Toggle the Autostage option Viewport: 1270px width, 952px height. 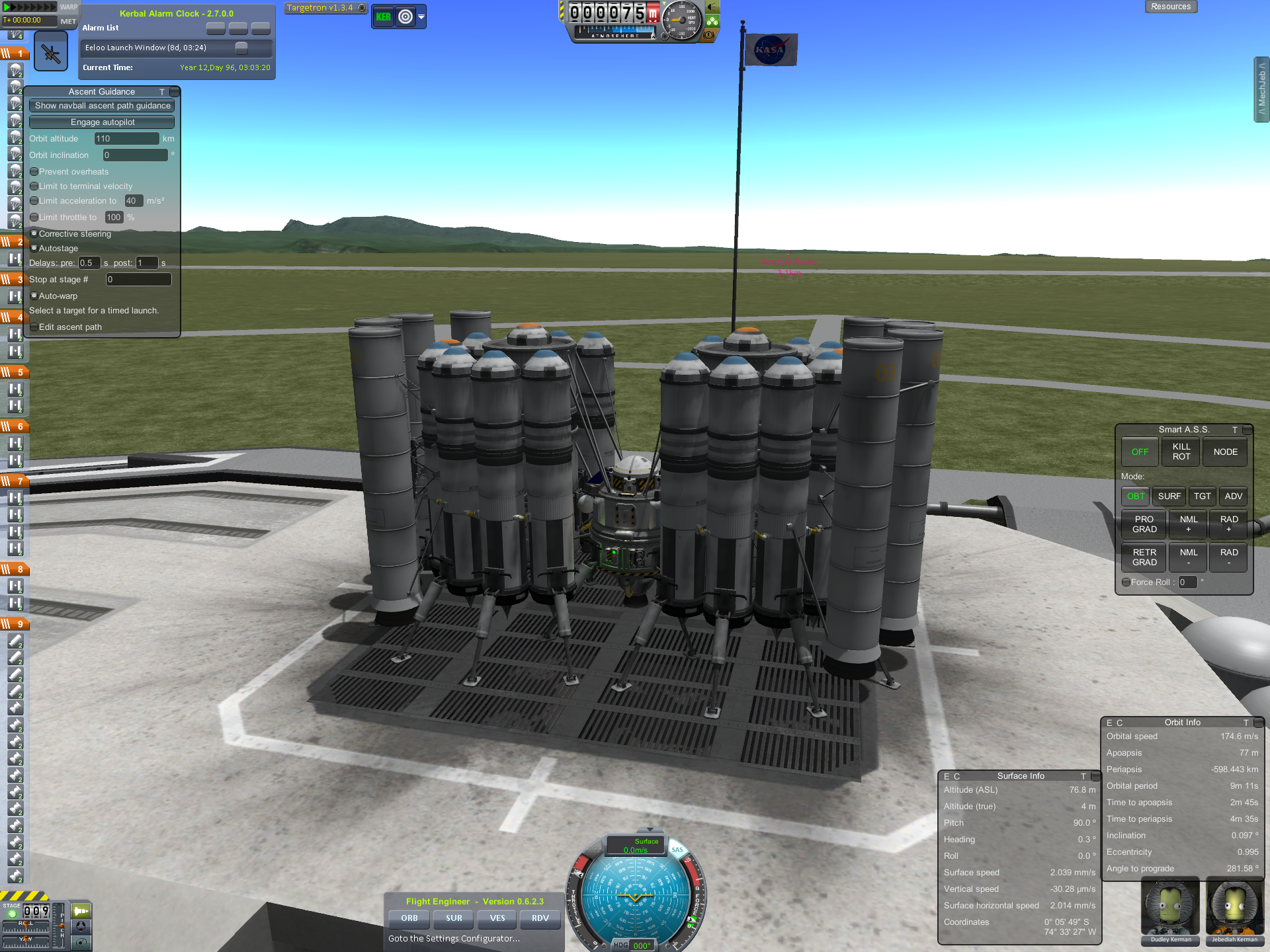[x=34, y=249]
